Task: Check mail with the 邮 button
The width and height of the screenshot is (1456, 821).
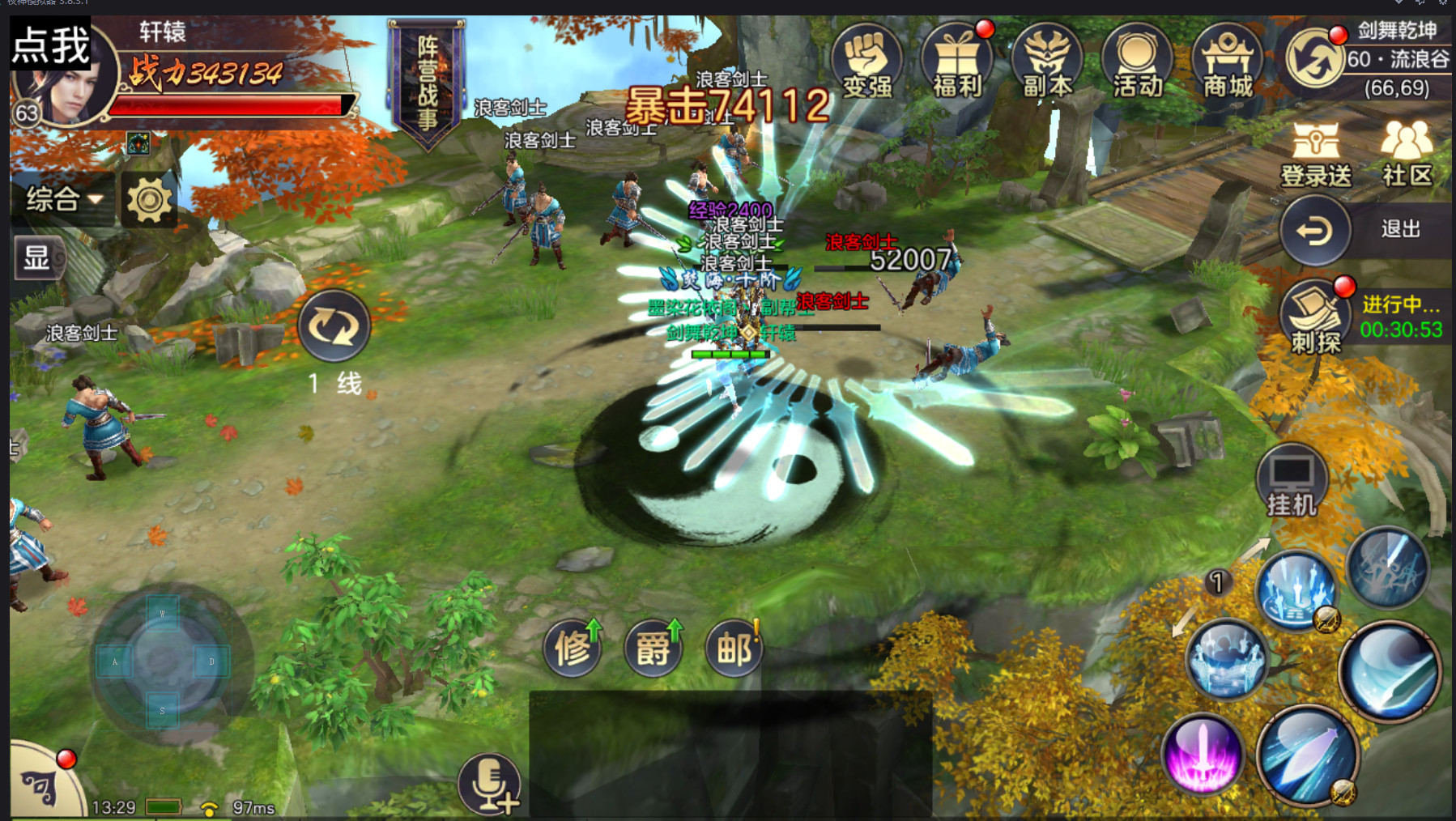Action: [734, 648]
